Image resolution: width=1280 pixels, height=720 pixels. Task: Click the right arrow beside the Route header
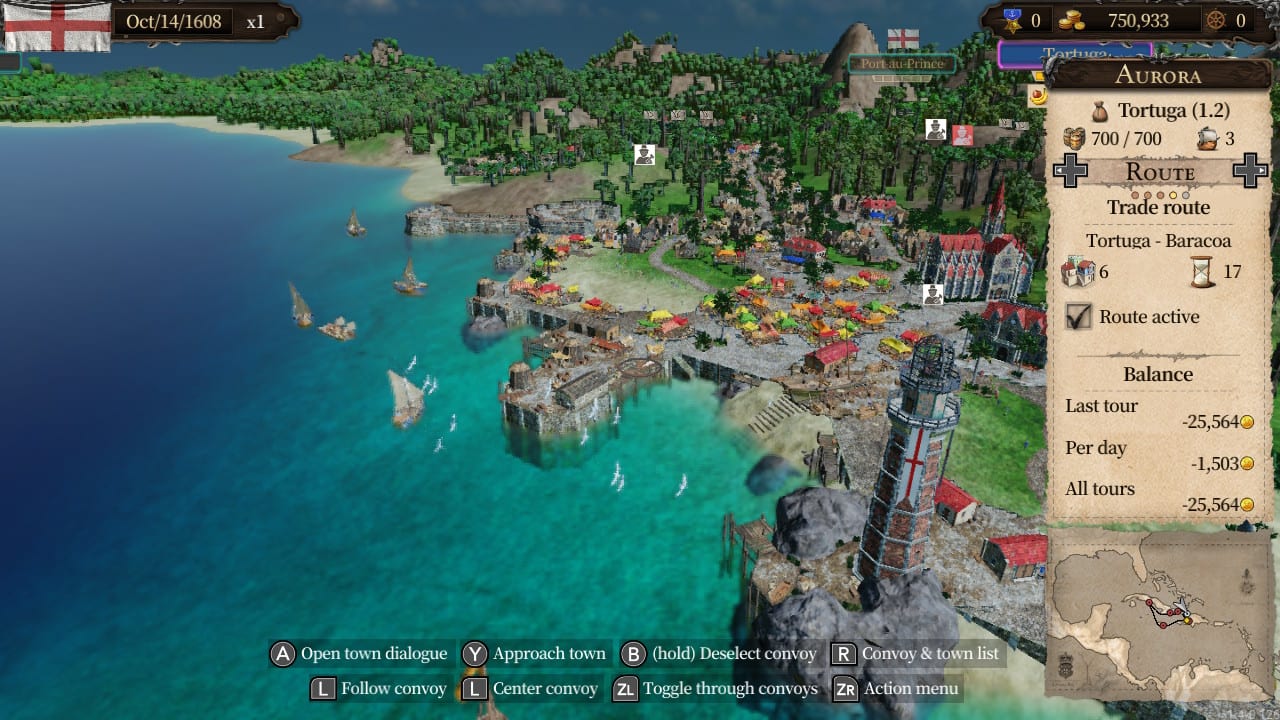1250,170
